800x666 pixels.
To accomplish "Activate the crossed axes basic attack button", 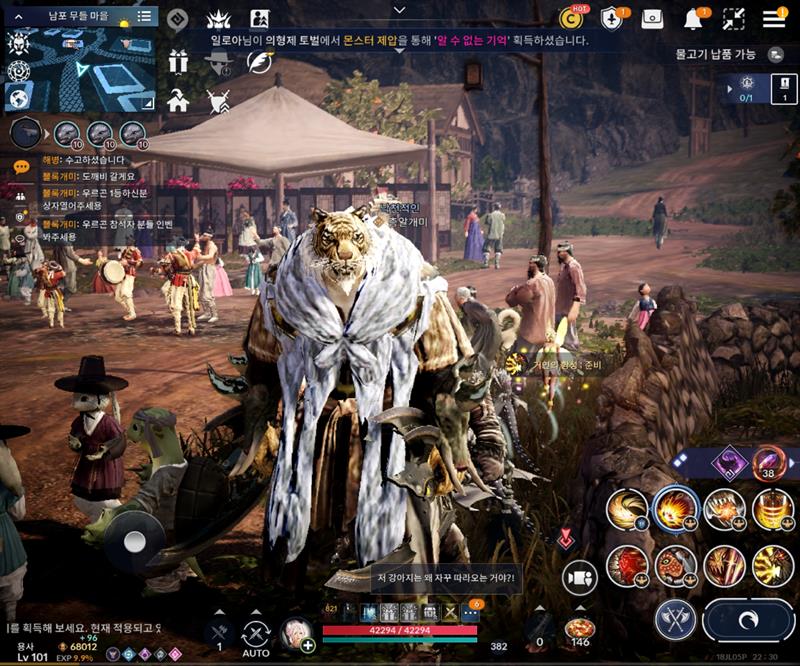I will pos(676,620).
